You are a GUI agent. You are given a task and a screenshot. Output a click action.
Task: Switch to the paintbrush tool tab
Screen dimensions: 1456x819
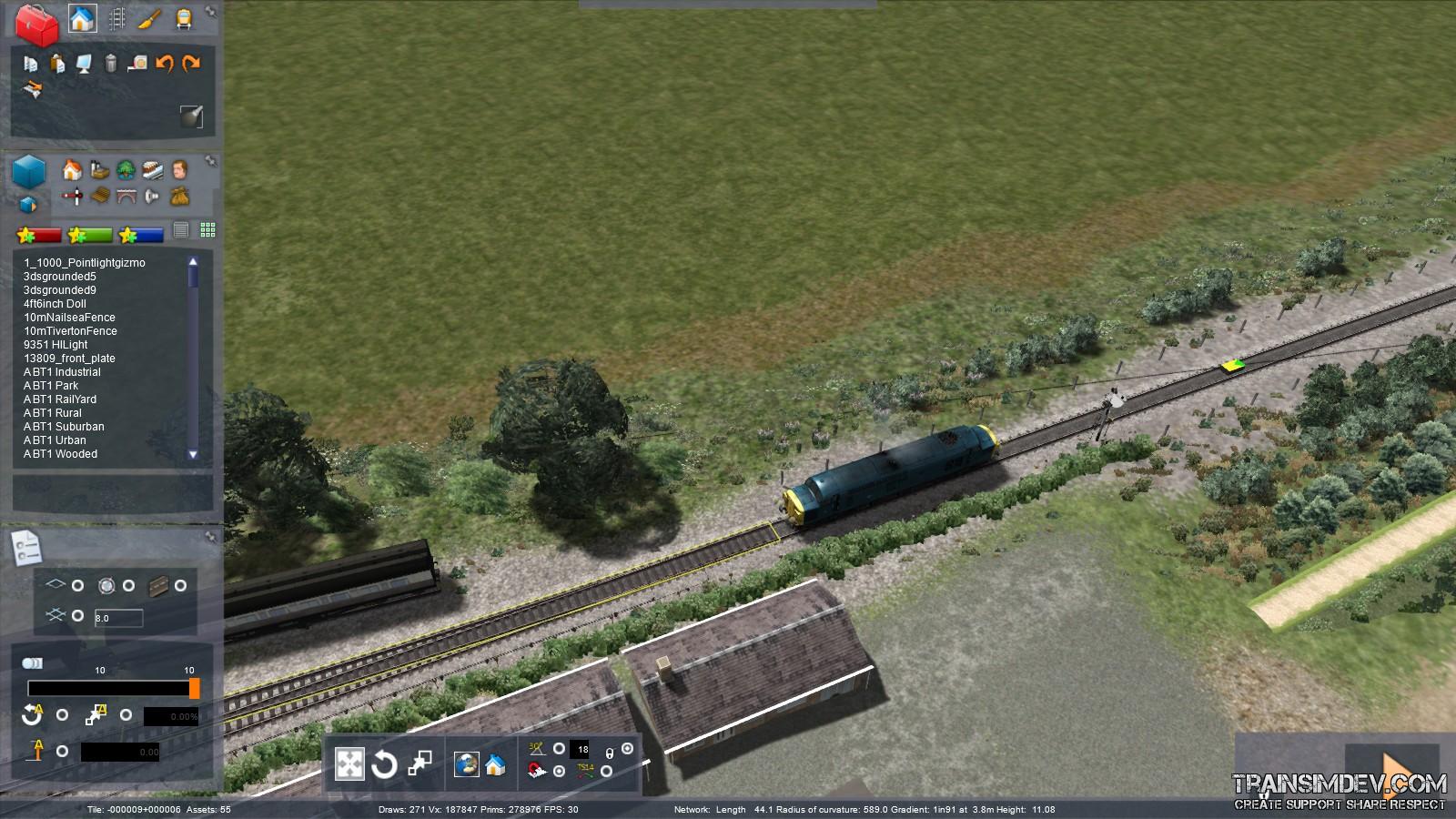coord(150,18)
